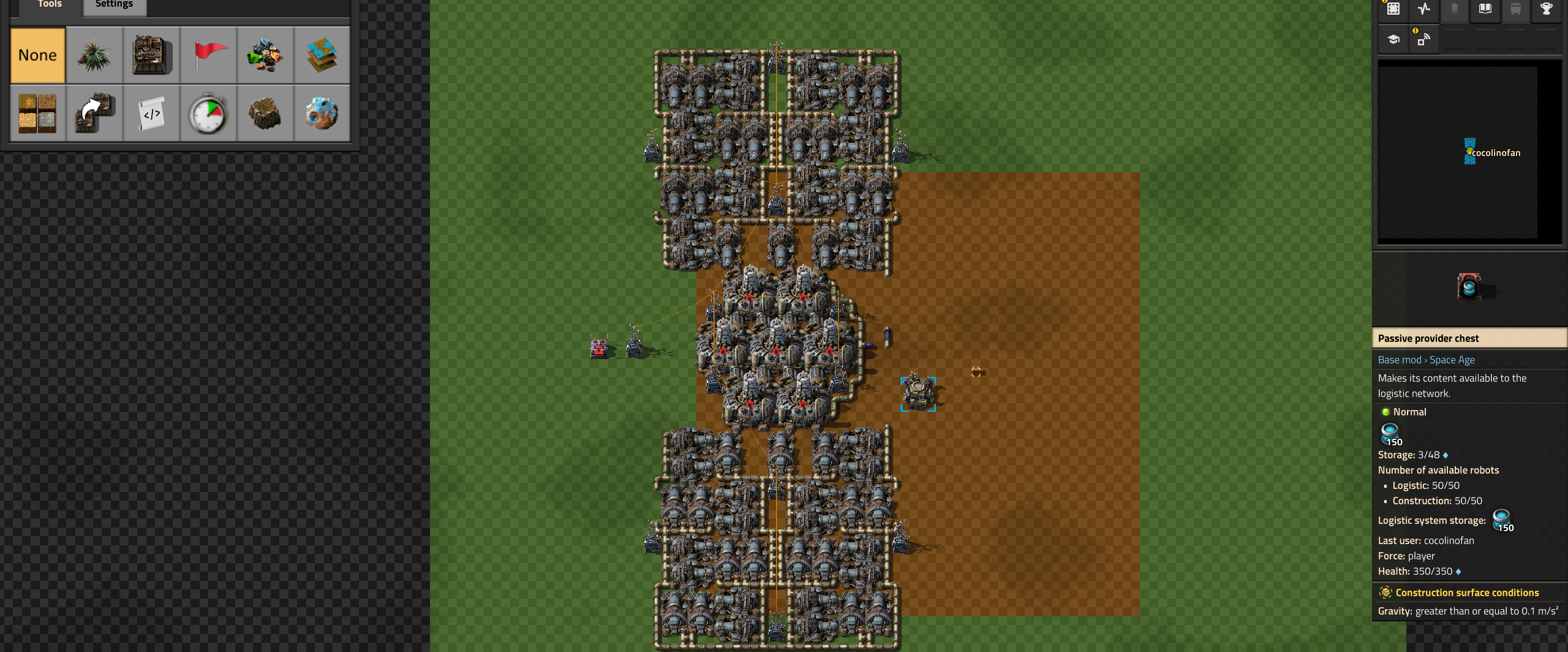The image size is (1568, 652).
Task: Select the Forces tool with the red flag
Action: [209, 55]
